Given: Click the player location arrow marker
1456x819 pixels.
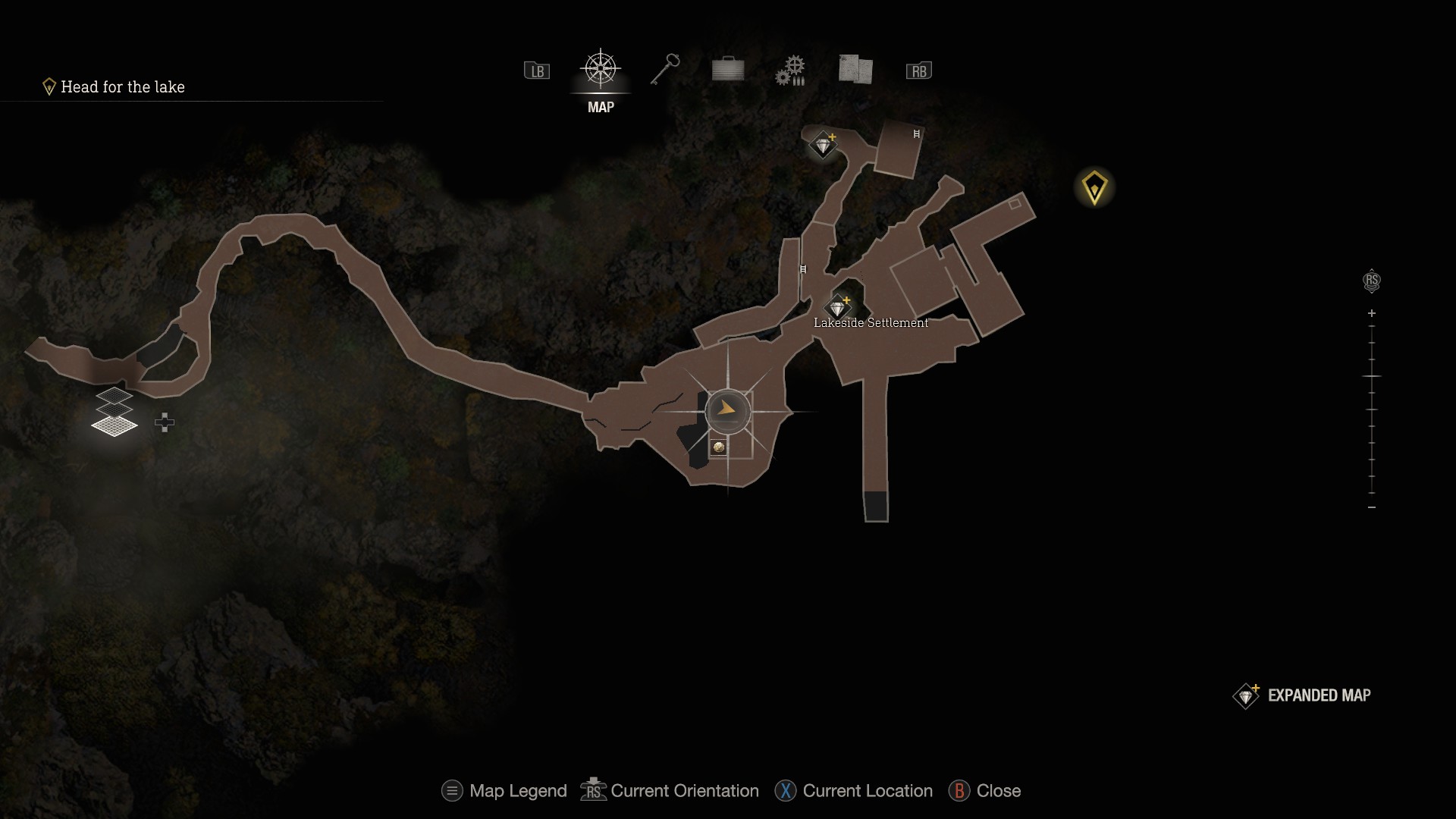Looking at the screenshot, I should click(727, 410).
